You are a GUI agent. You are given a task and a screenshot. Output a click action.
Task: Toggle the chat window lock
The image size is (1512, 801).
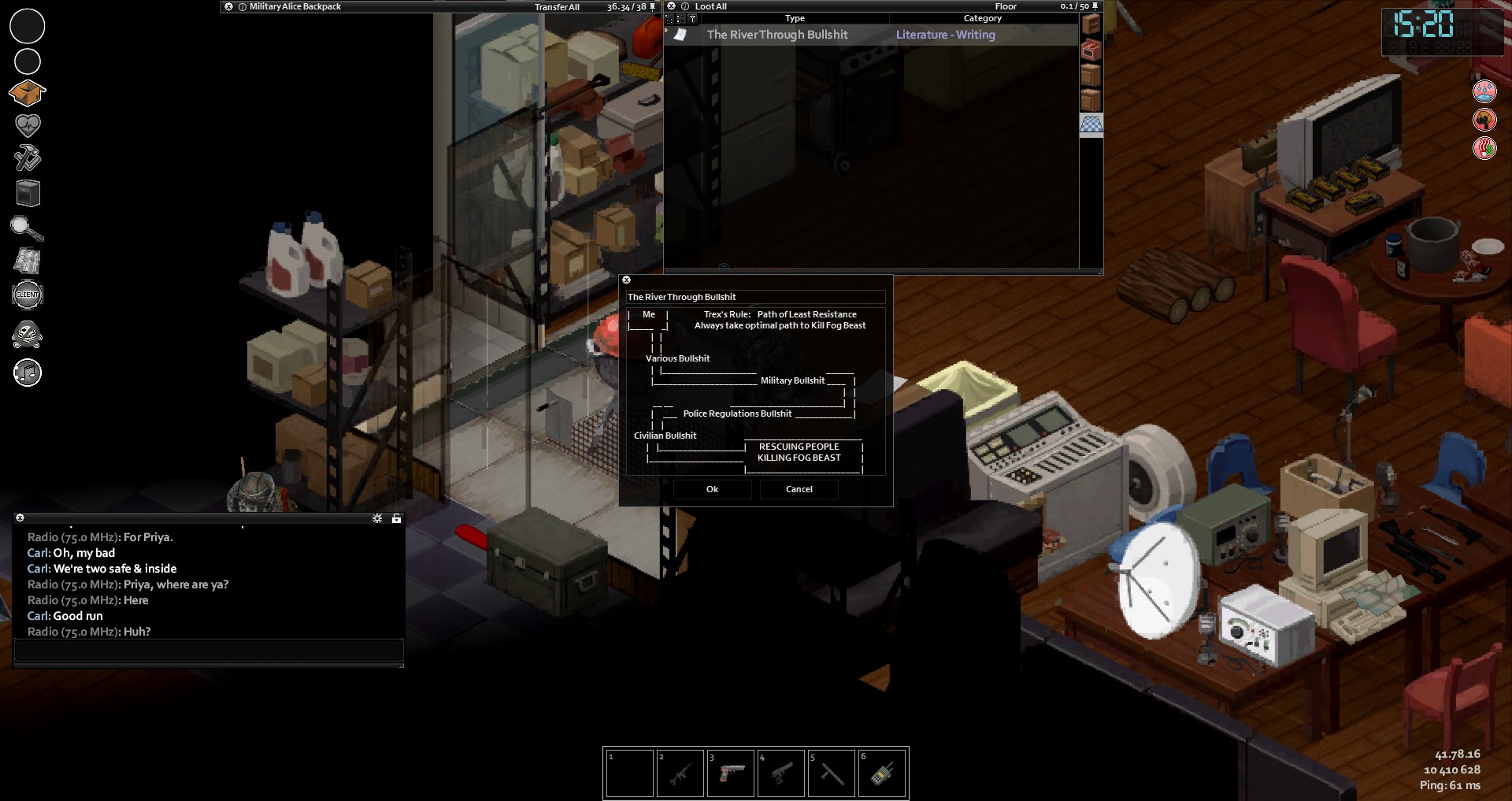point(396,518)
